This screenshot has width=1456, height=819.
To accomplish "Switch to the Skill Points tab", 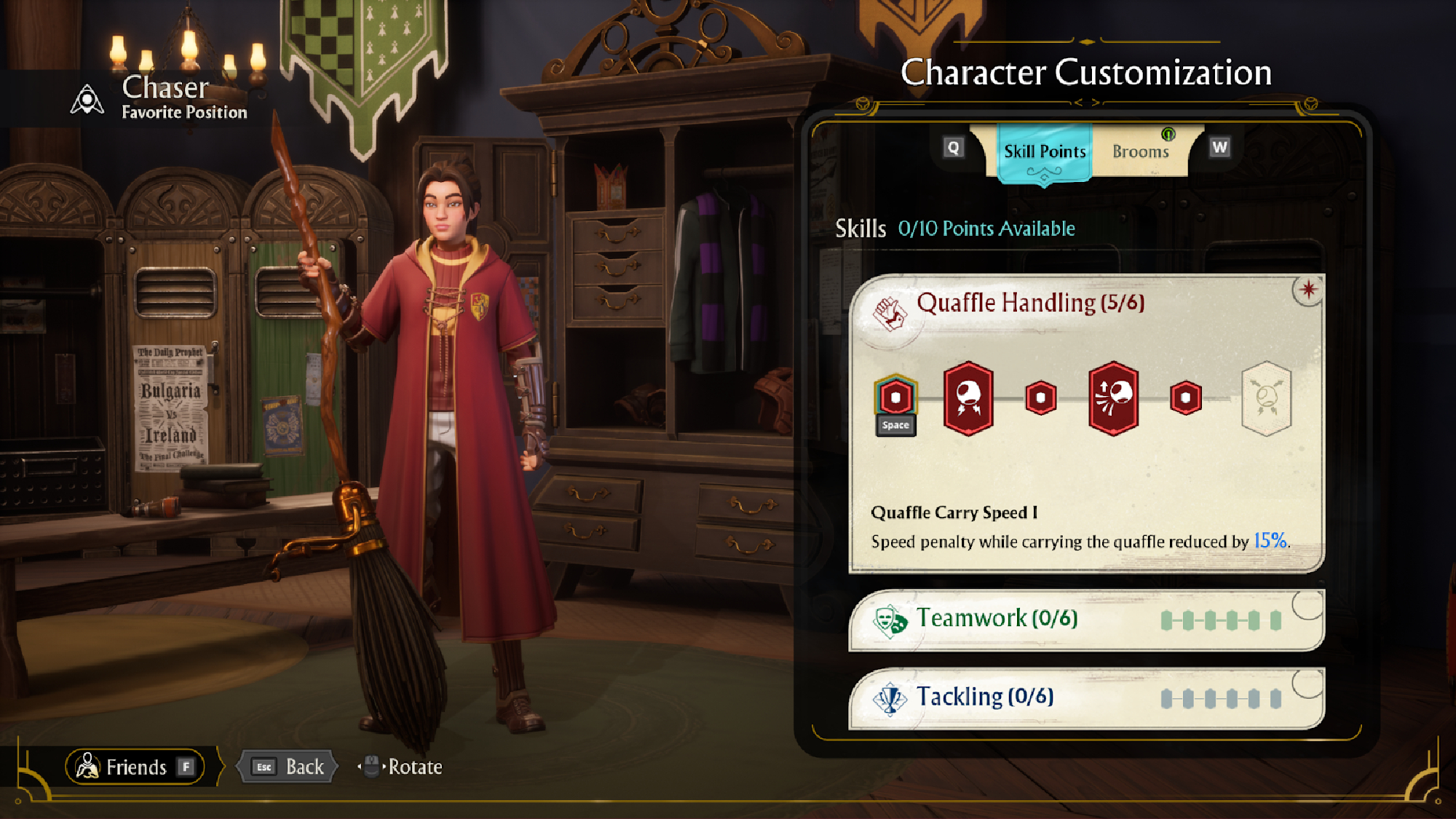I will click(x=1044, y=152).
